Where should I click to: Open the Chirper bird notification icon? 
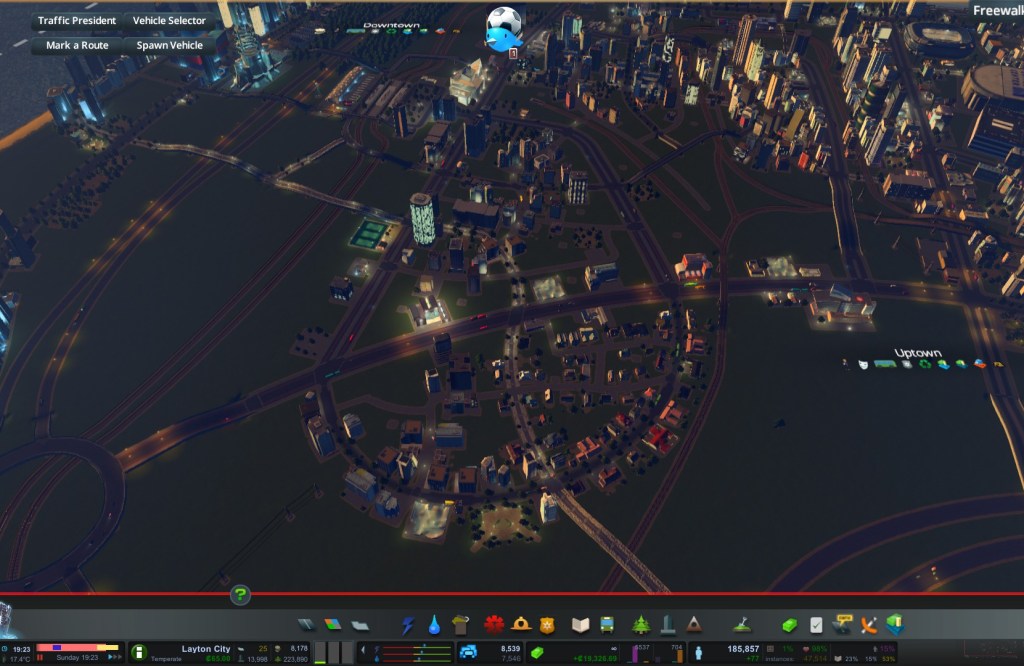(503, 28)
